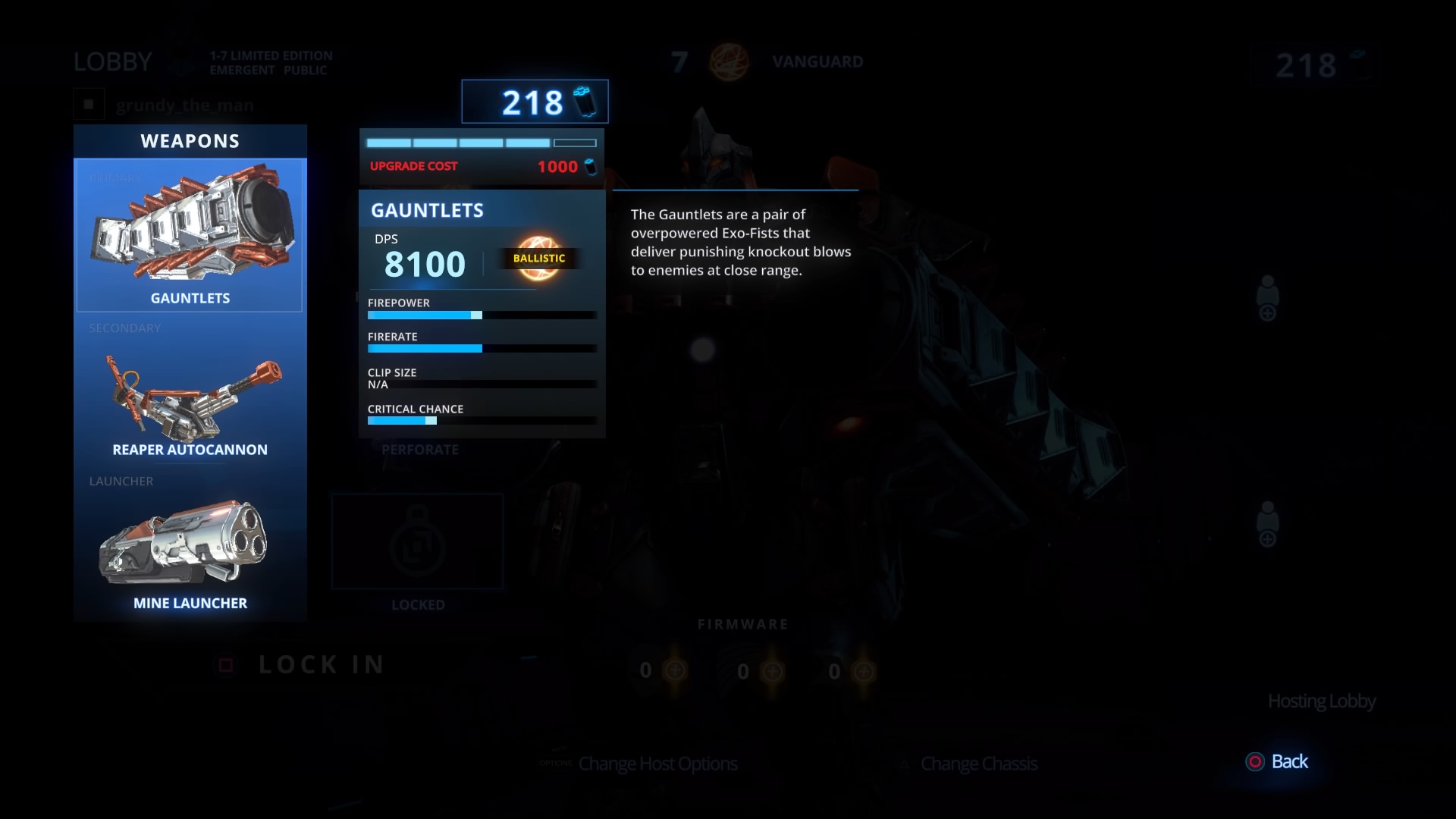Image resolution: width=1456 pixels, height=819 pixels.
Task: Click the third Firmware plus upgrade toggle
Action: 862,670
